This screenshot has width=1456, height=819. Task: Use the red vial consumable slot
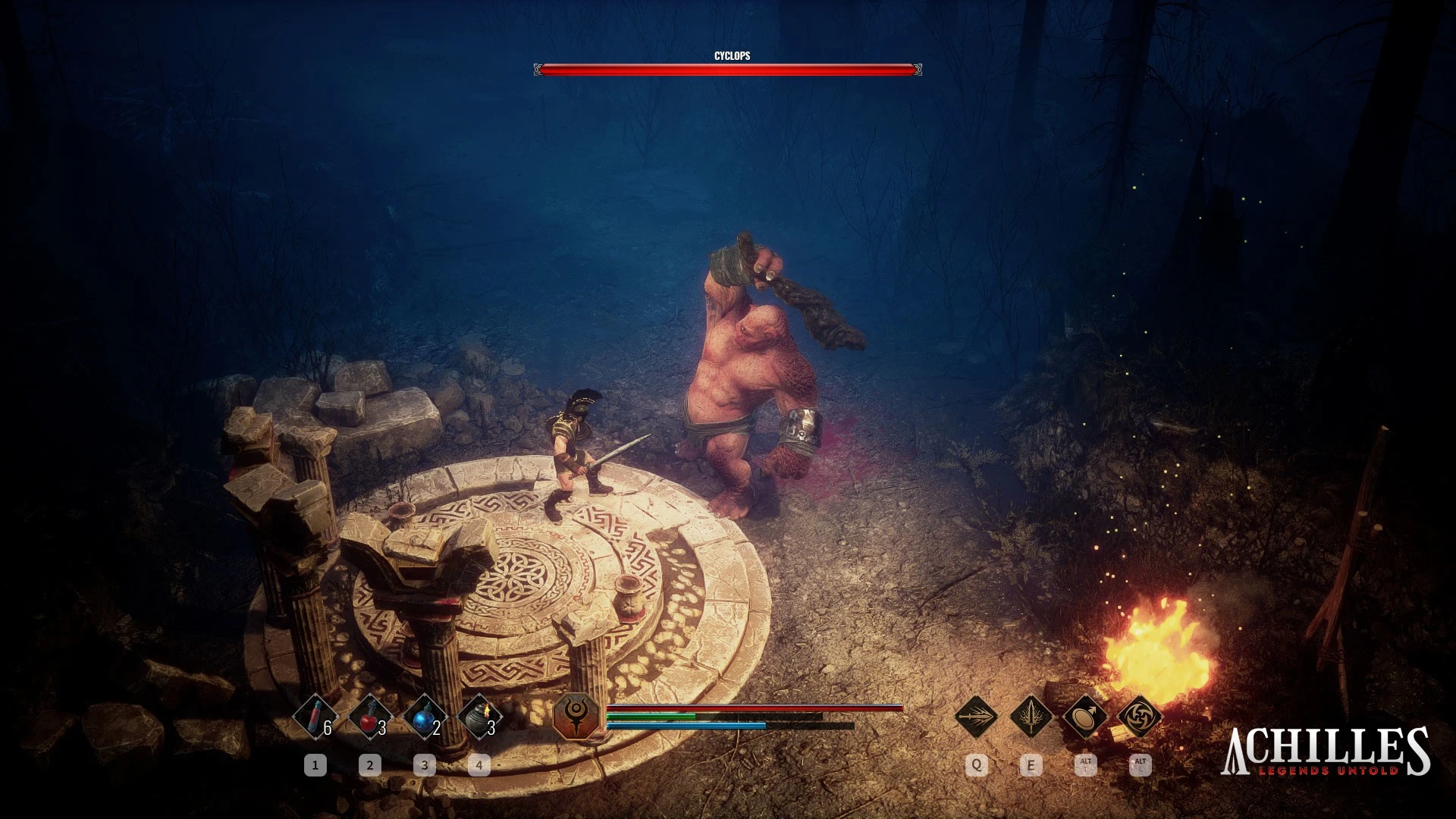click(315, 717)
